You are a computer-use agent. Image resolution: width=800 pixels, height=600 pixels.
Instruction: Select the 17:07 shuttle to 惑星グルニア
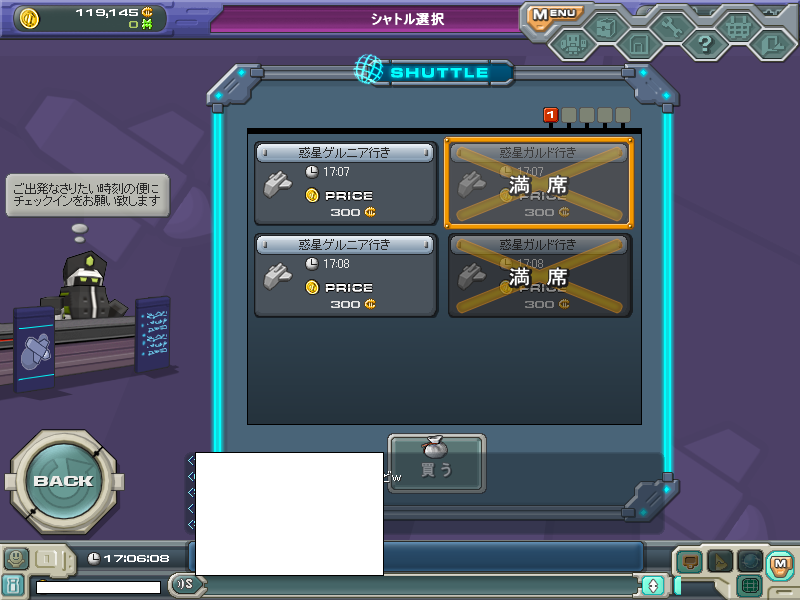point(345,183)
